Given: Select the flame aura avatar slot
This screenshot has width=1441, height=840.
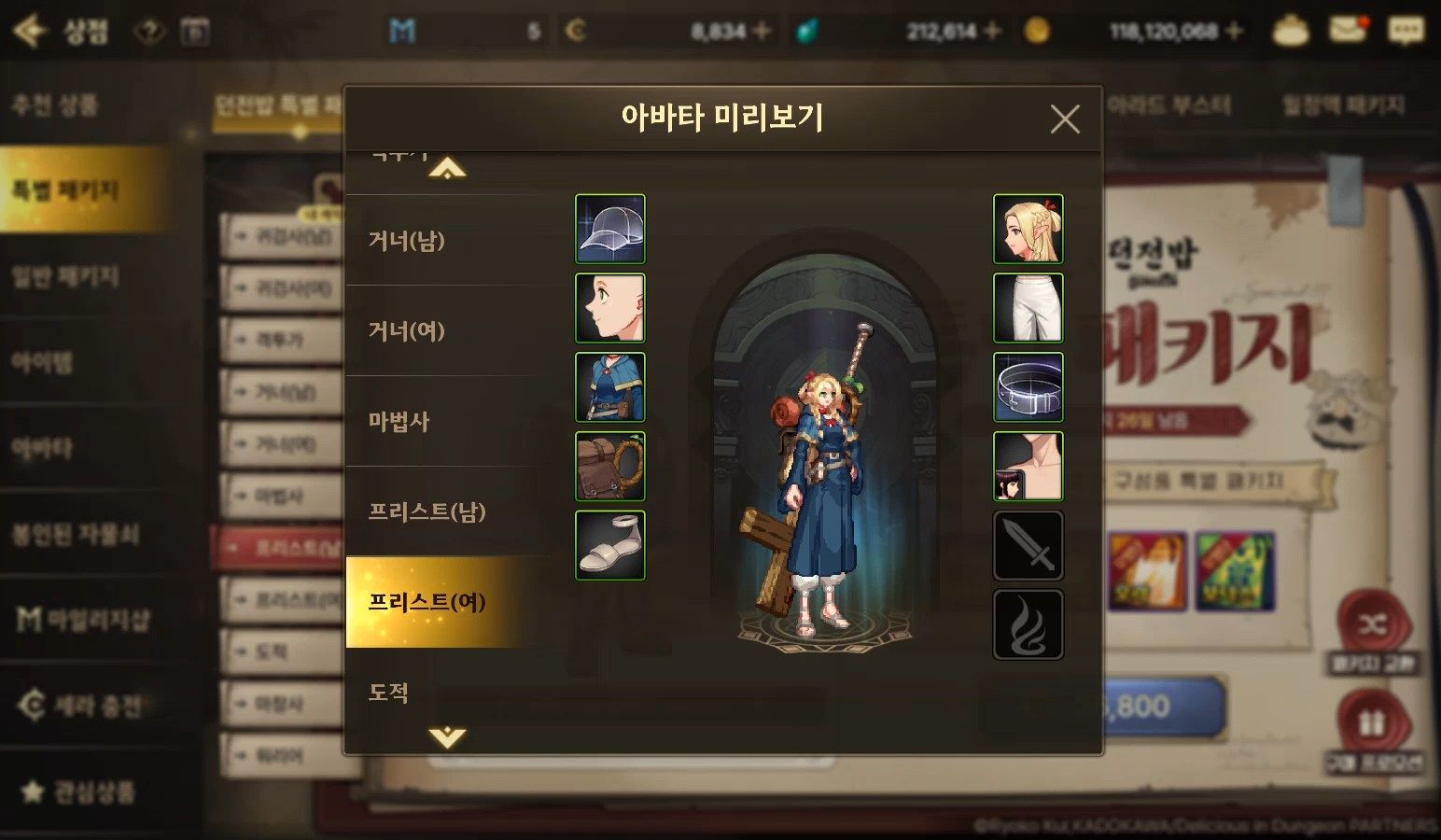Looking at the screenshot, I should click(x=1028, y=624).
